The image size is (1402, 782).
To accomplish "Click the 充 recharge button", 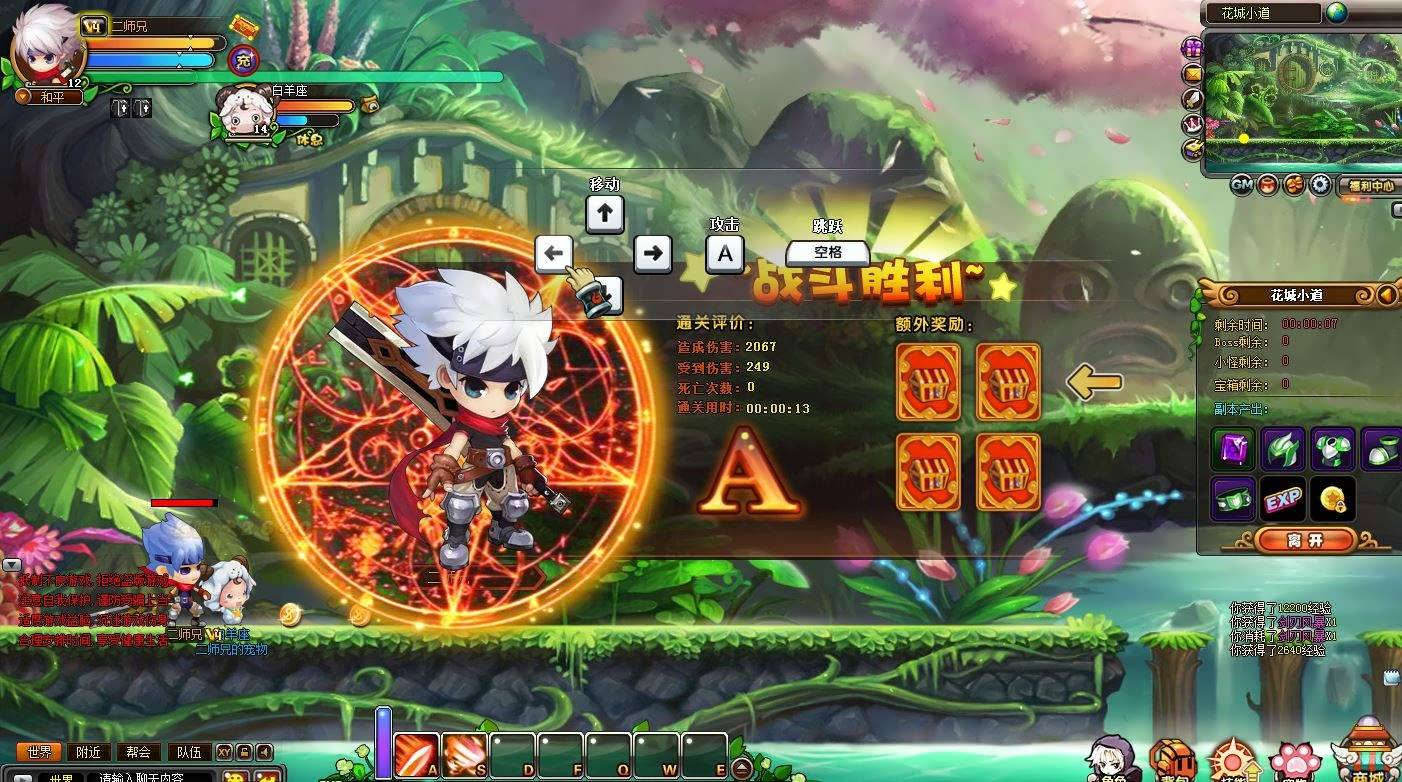I will tap(243, 60).
